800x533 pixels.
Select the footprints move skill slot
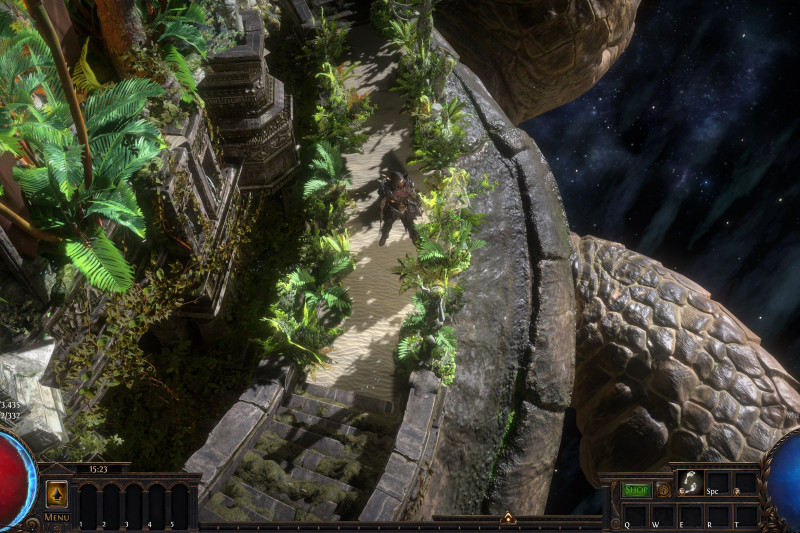pos(689,482)
